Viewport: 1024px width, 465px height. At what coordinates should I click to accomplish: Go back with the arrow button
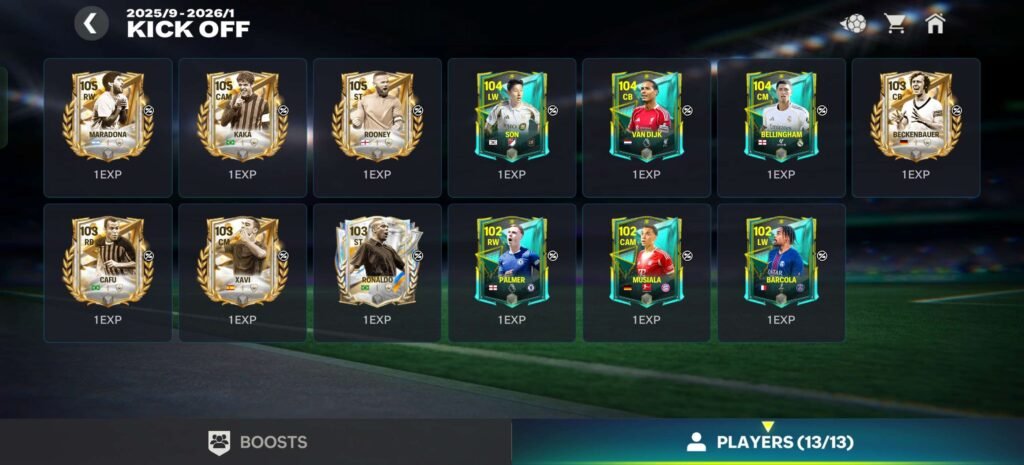click(x=92, y=23)
